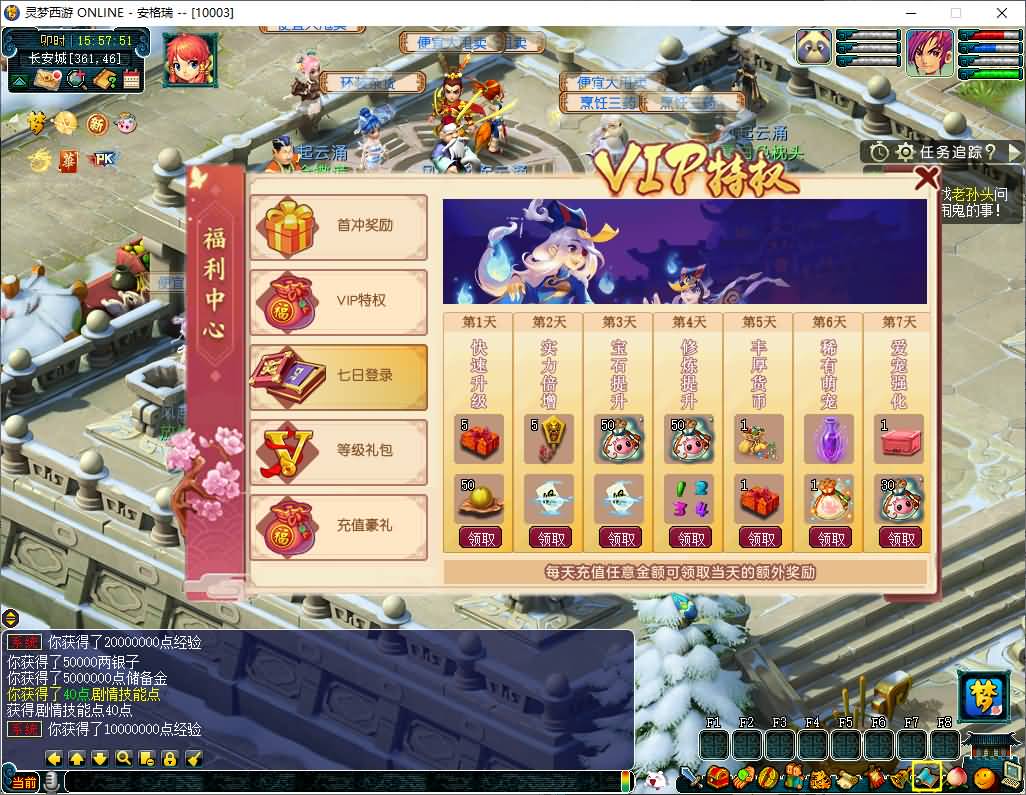Switch to the VIP特权 tab
This screenshot has width=1026, height=795.
tap(338, 301)
